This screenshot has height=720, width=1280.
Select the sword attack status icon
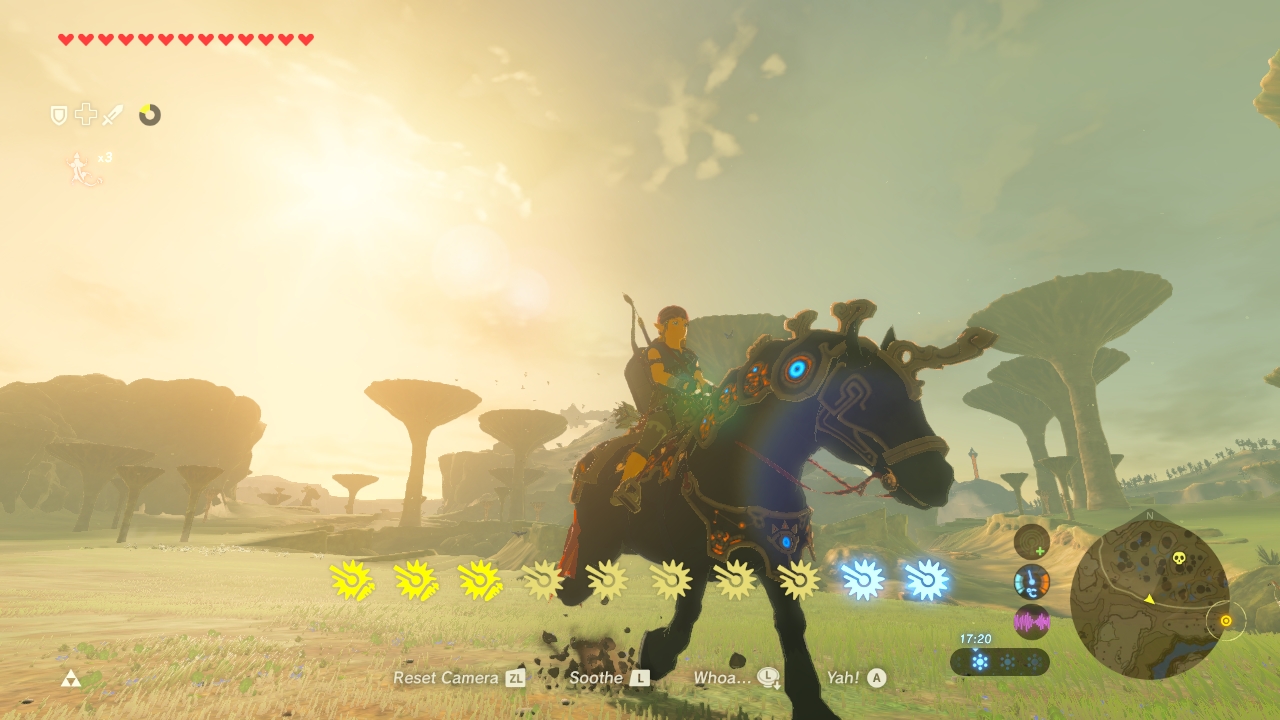point(112,114)
